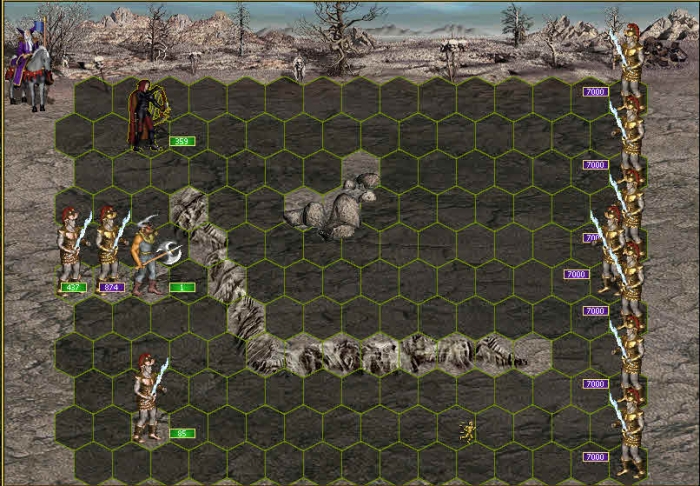Viewport: 700px width, 486px height.
Task: Select the axe-wielding unit with stack count 1
Action: 146,255
